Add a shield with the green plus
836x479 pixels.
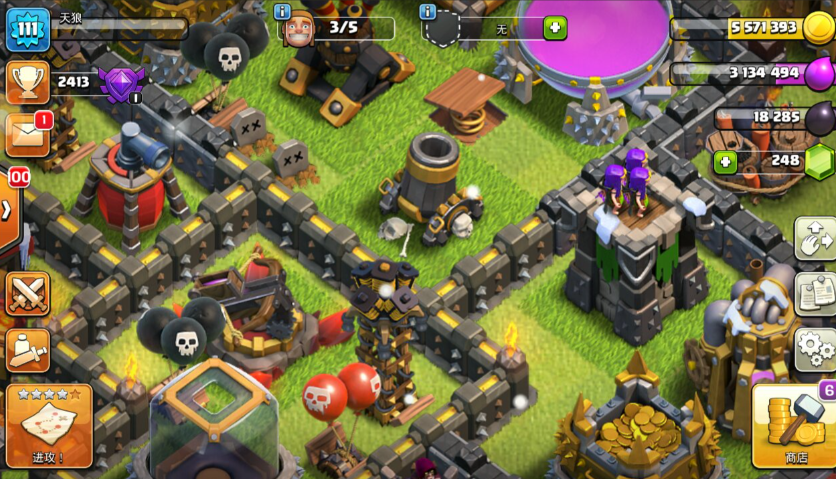coord(555,28)
